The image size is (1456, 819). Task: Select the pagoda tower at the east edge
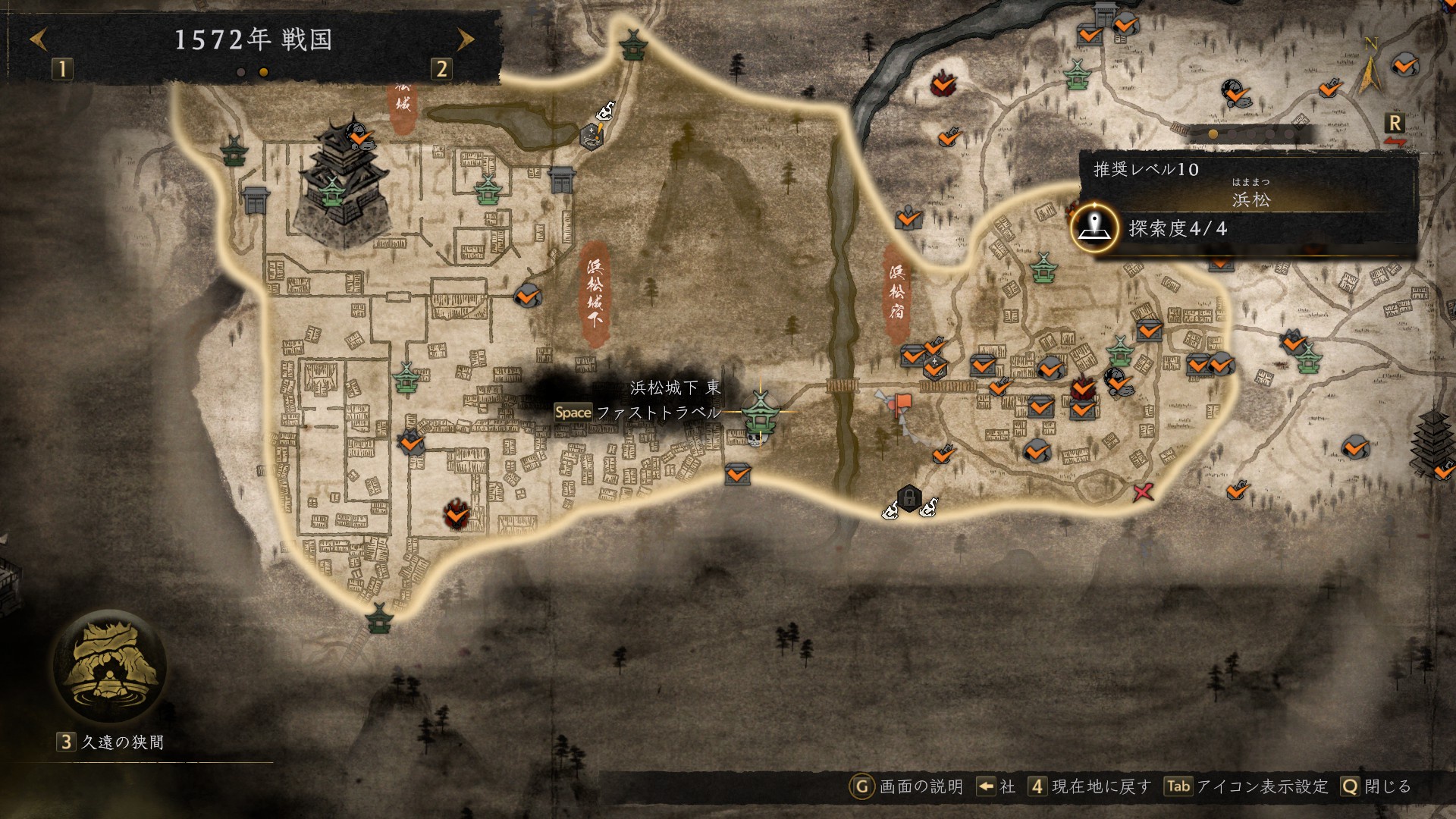tap(1433, 441)
